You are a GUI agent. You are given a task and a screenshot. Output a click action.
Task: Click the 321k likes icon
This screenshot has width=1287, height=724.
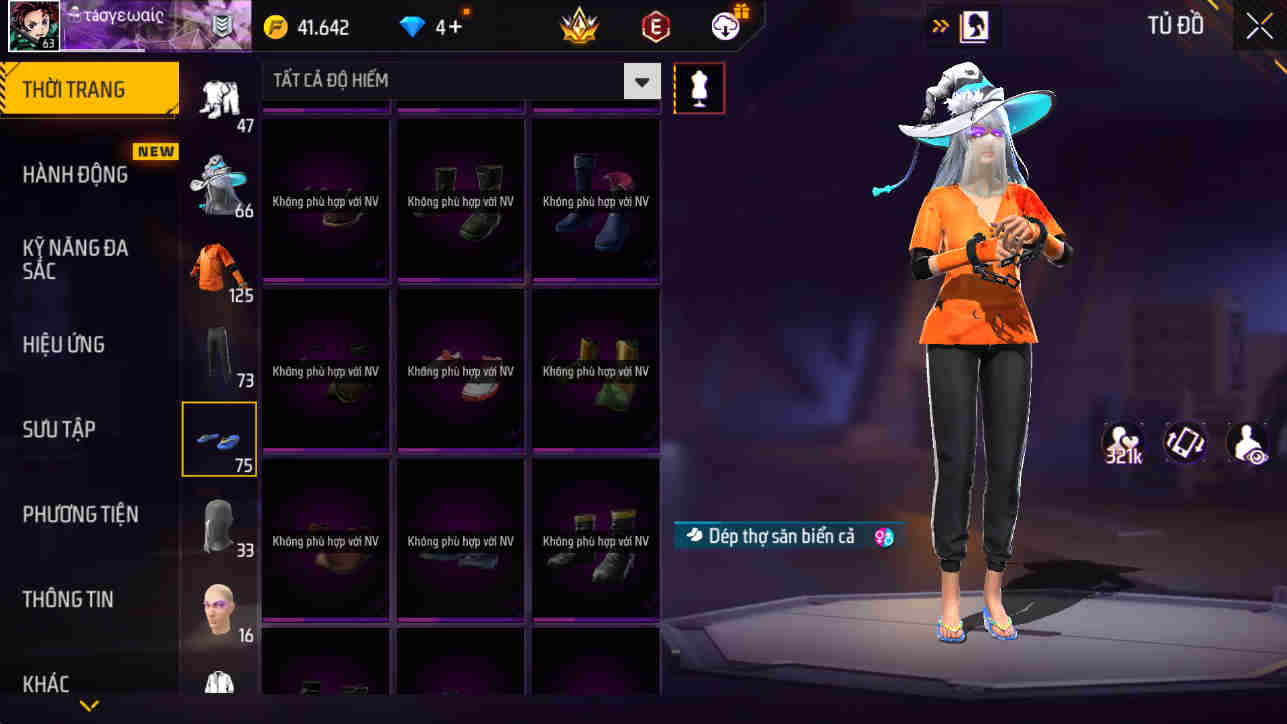tap(1122, 442)
